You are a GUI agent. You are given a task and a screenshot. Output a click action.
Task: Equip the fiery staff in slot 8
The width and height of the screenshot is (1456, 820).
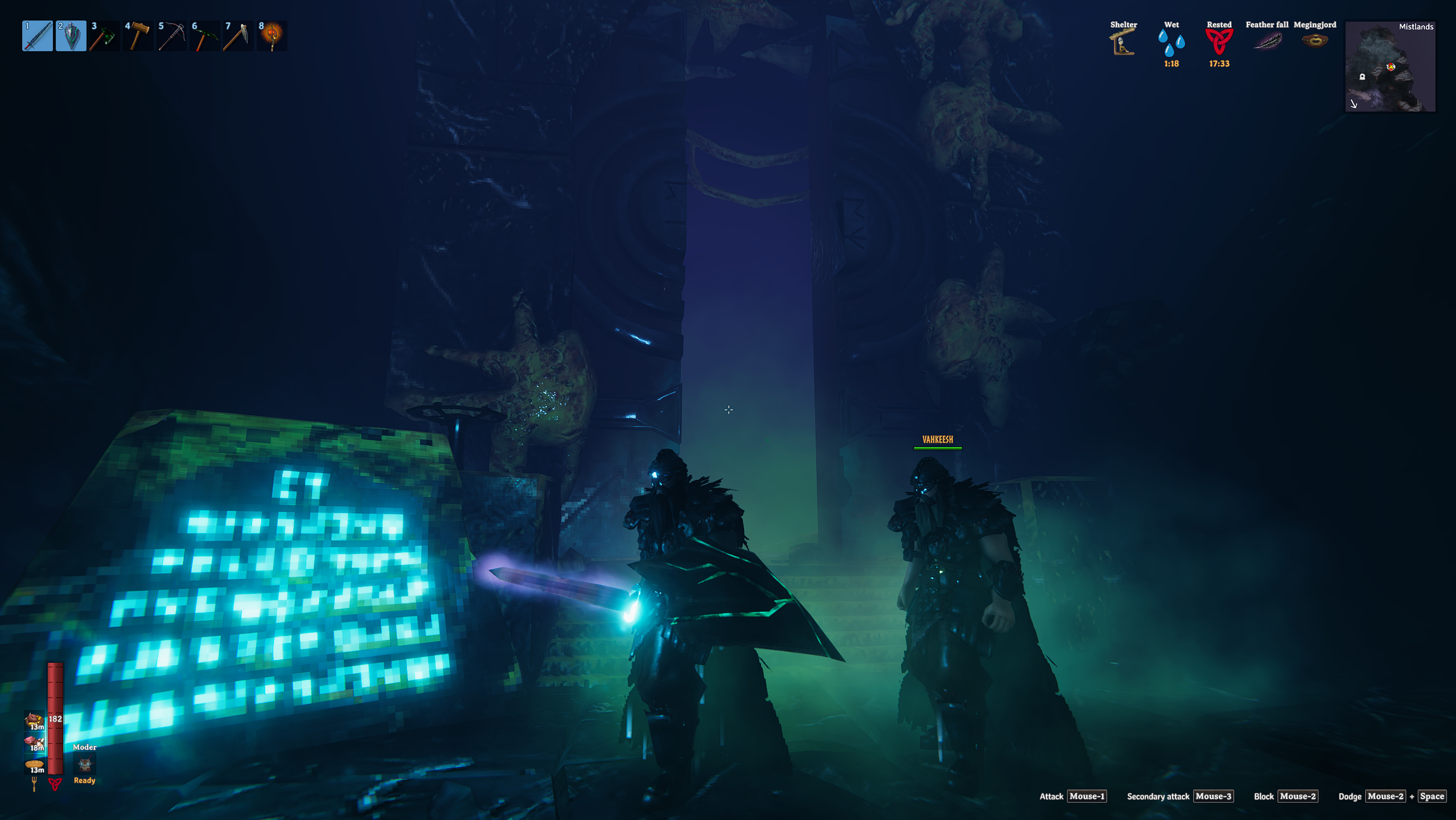[272, 36]
